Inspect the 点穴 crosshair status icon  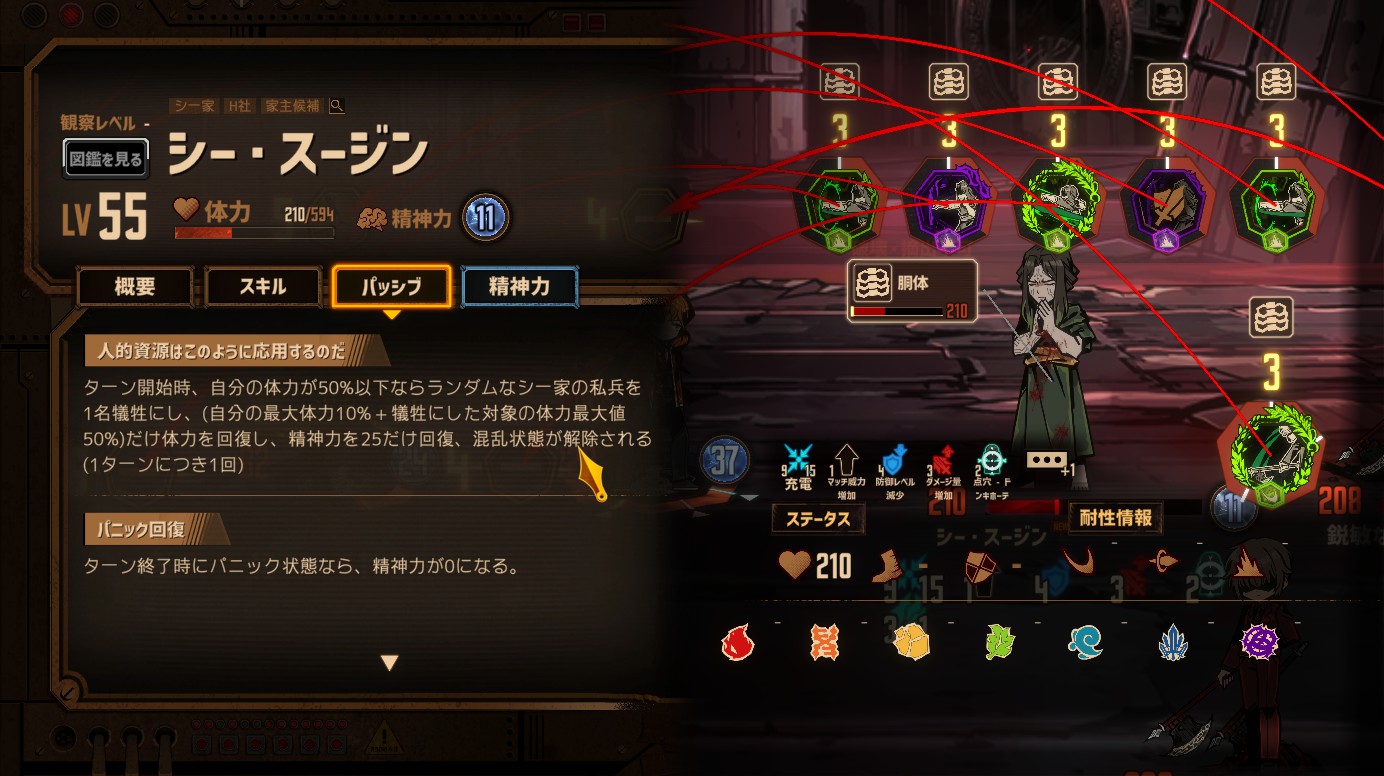click(991, 460)
